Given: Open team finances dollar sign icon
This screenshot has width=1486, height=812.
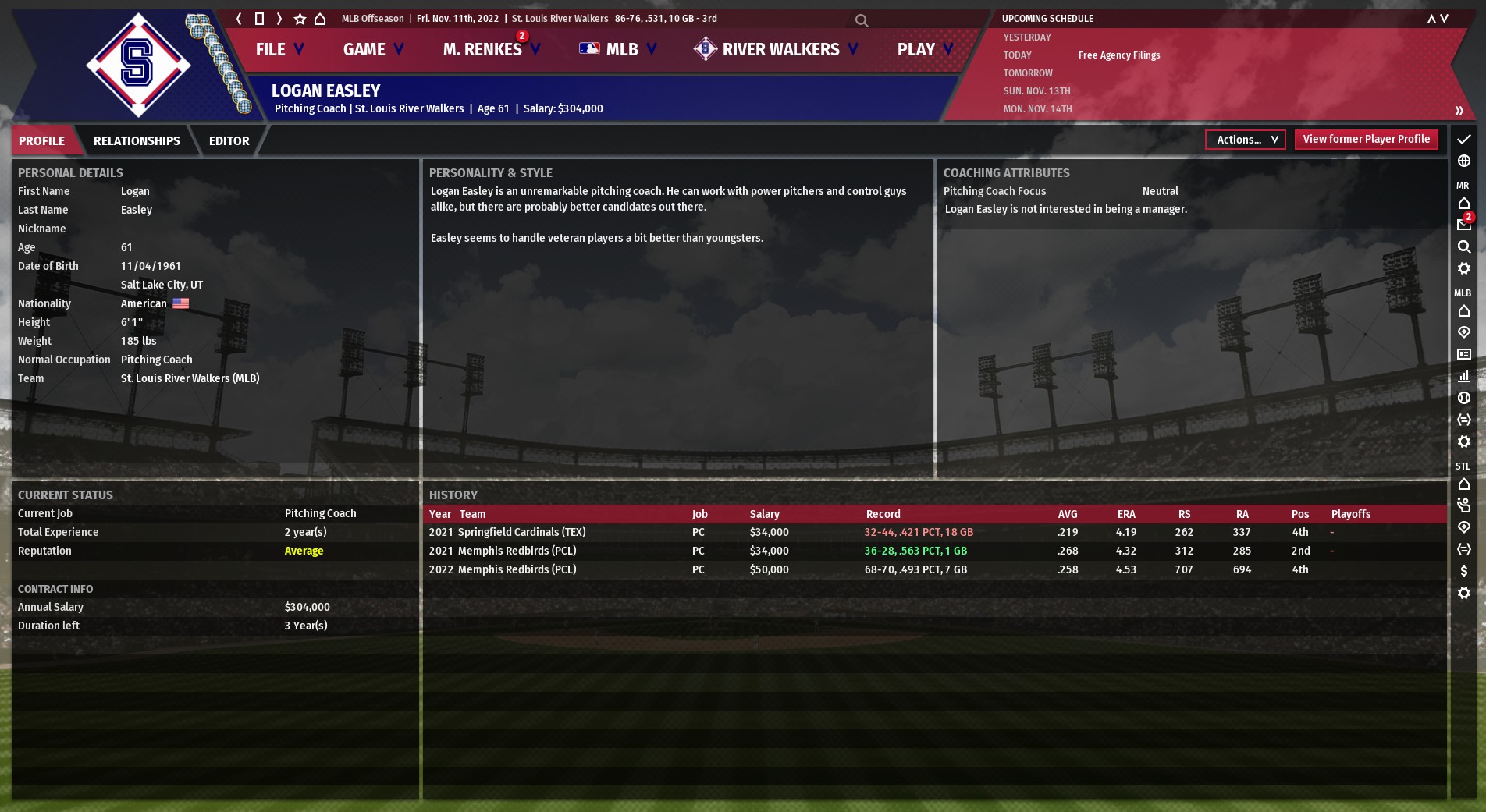Looking at the screenshot, I should coord(1464,571).
